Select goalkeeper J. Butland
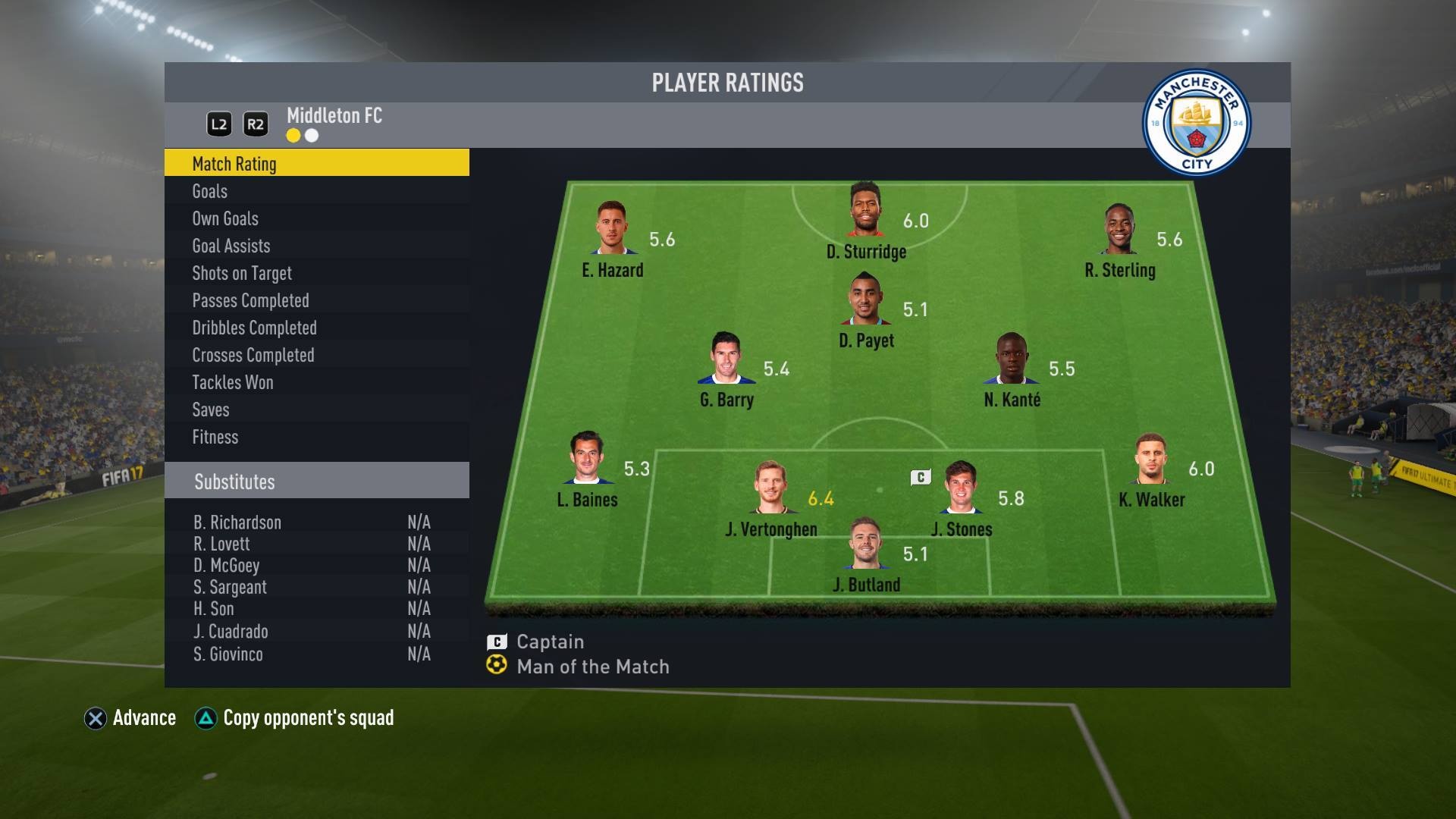1456x819 pixels. pos(865,544)
